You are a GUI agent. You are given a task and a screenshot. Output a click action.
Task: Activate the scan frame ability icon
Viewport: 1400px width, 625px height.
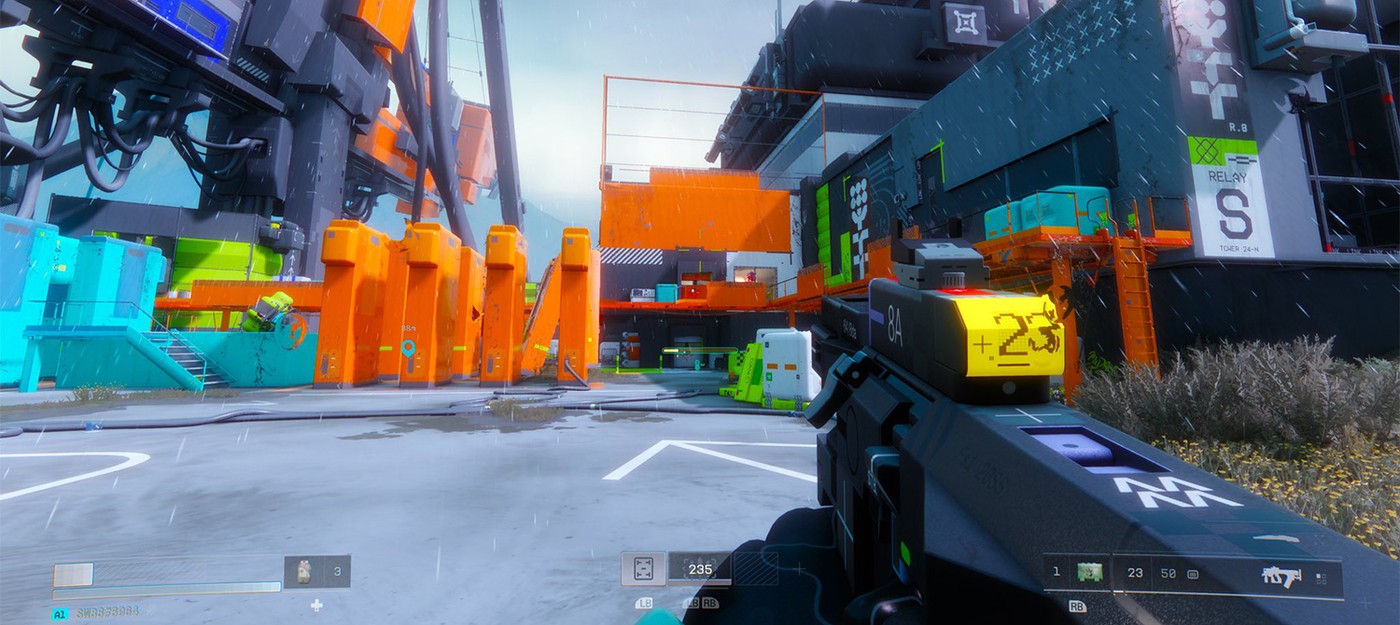click(643, 569)
